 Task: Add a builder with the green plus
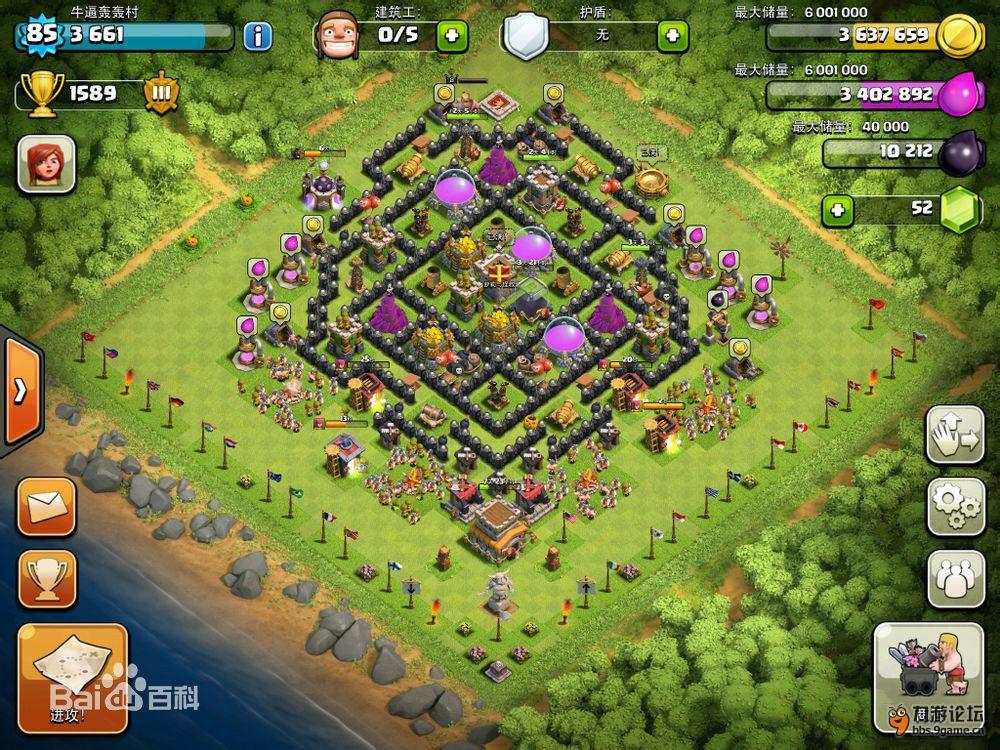tap(451, 36)
